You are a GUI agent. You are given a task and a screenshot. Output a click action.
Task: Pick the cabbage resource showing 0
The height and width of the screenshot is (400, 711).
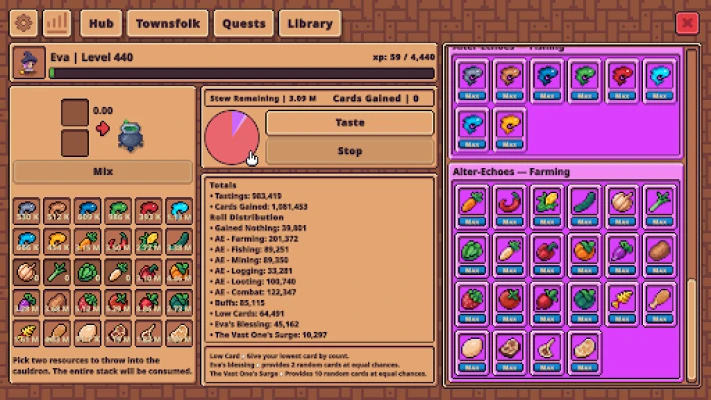coord(89,272)
